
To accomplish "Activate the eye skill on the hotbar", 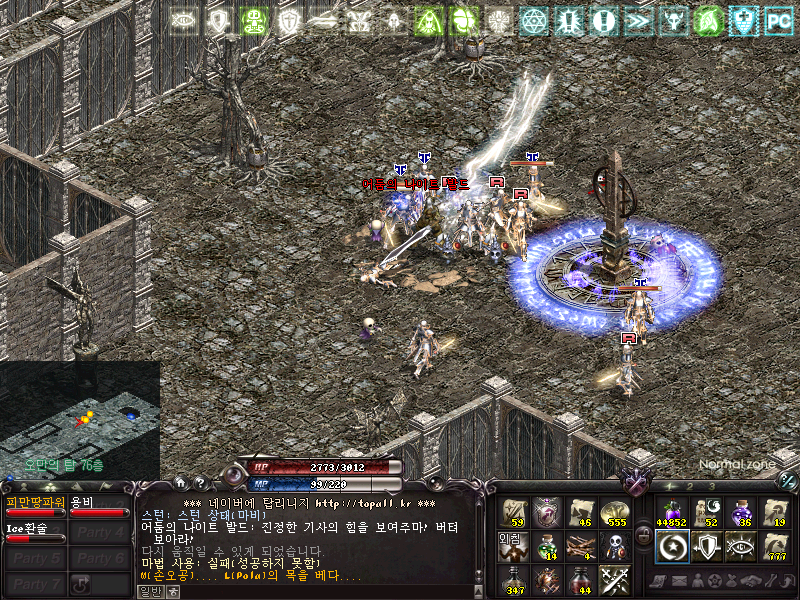I will pyautogui.click(x=740, y=545).
